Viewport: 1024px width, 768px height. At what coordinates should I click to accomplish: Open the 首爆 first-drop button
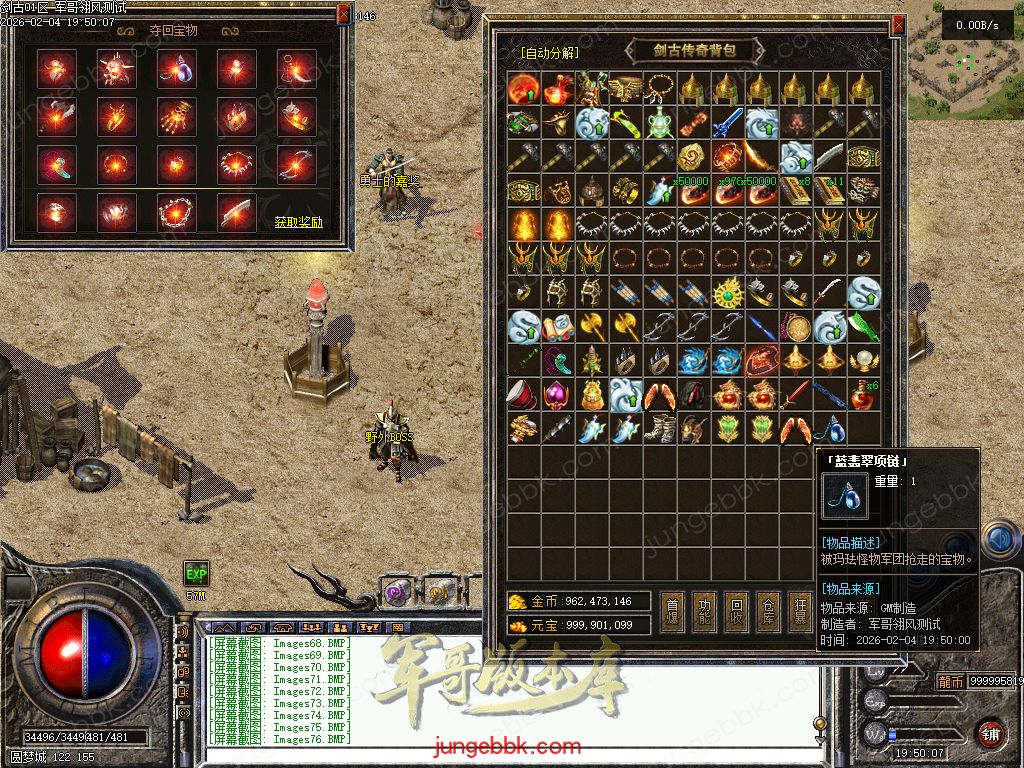click(673, 610)
